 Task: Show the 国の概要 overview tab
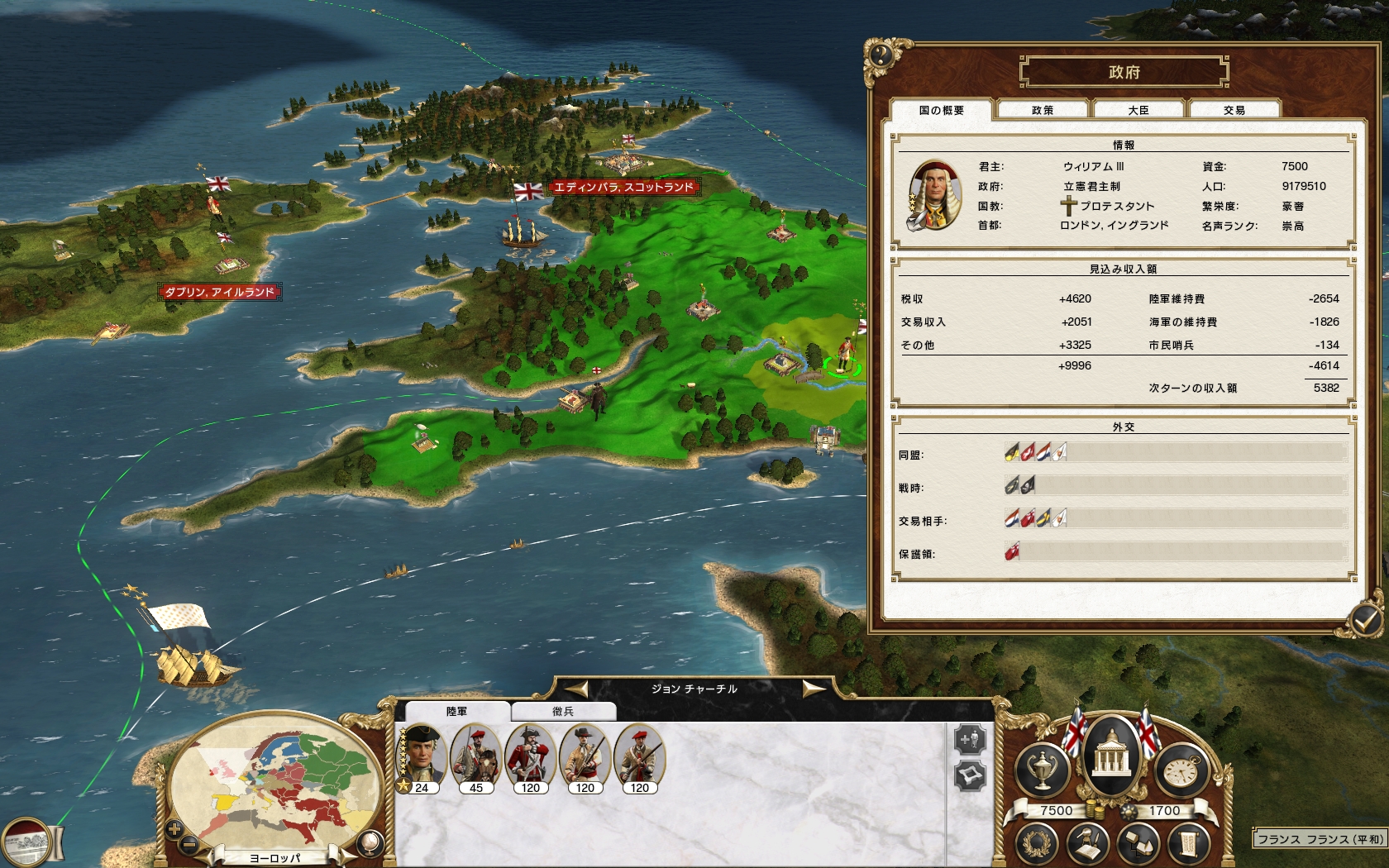(941, 110)
